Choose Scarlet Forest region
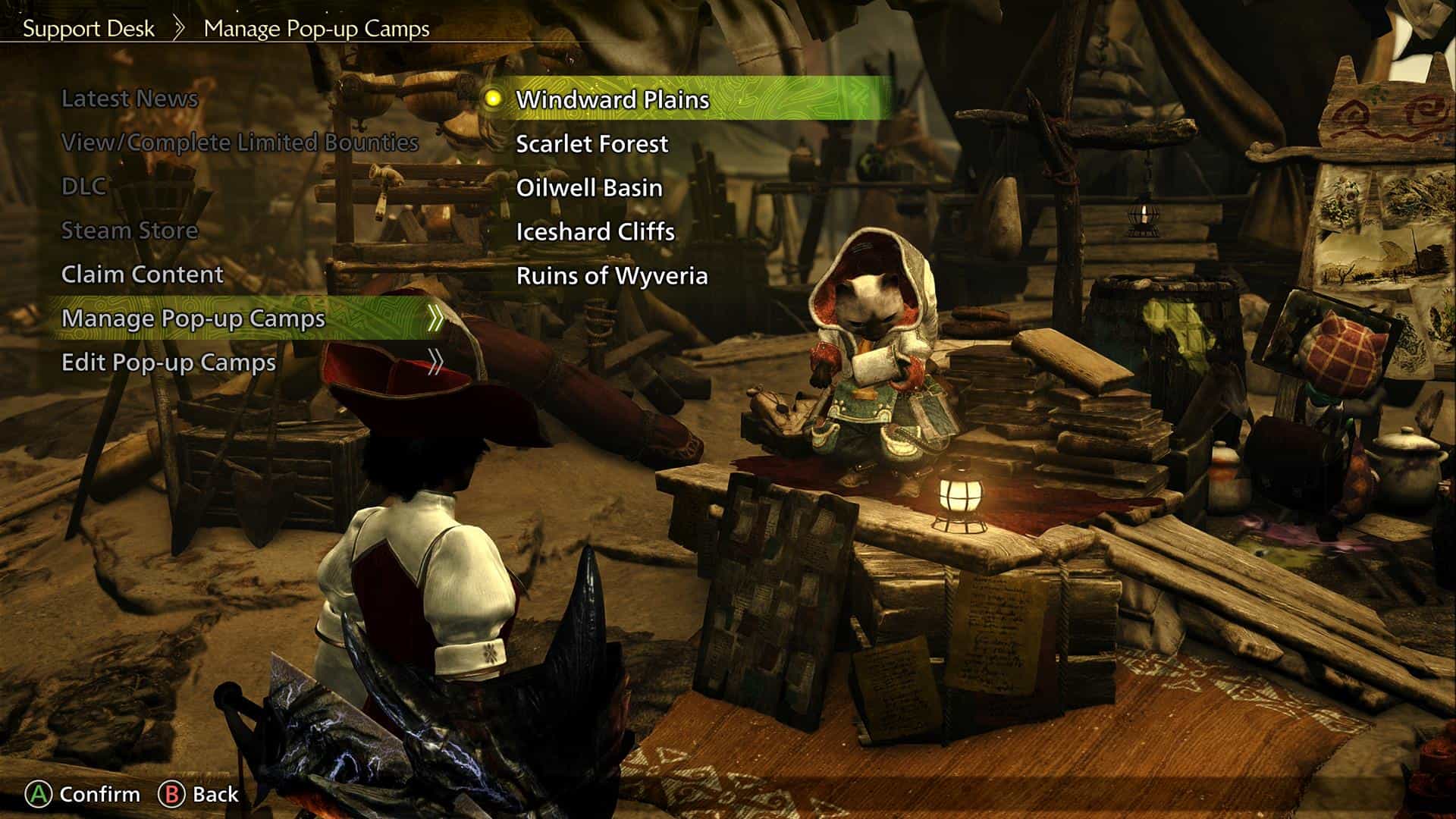Screen dimensions: 1456x819 (591, 143)
